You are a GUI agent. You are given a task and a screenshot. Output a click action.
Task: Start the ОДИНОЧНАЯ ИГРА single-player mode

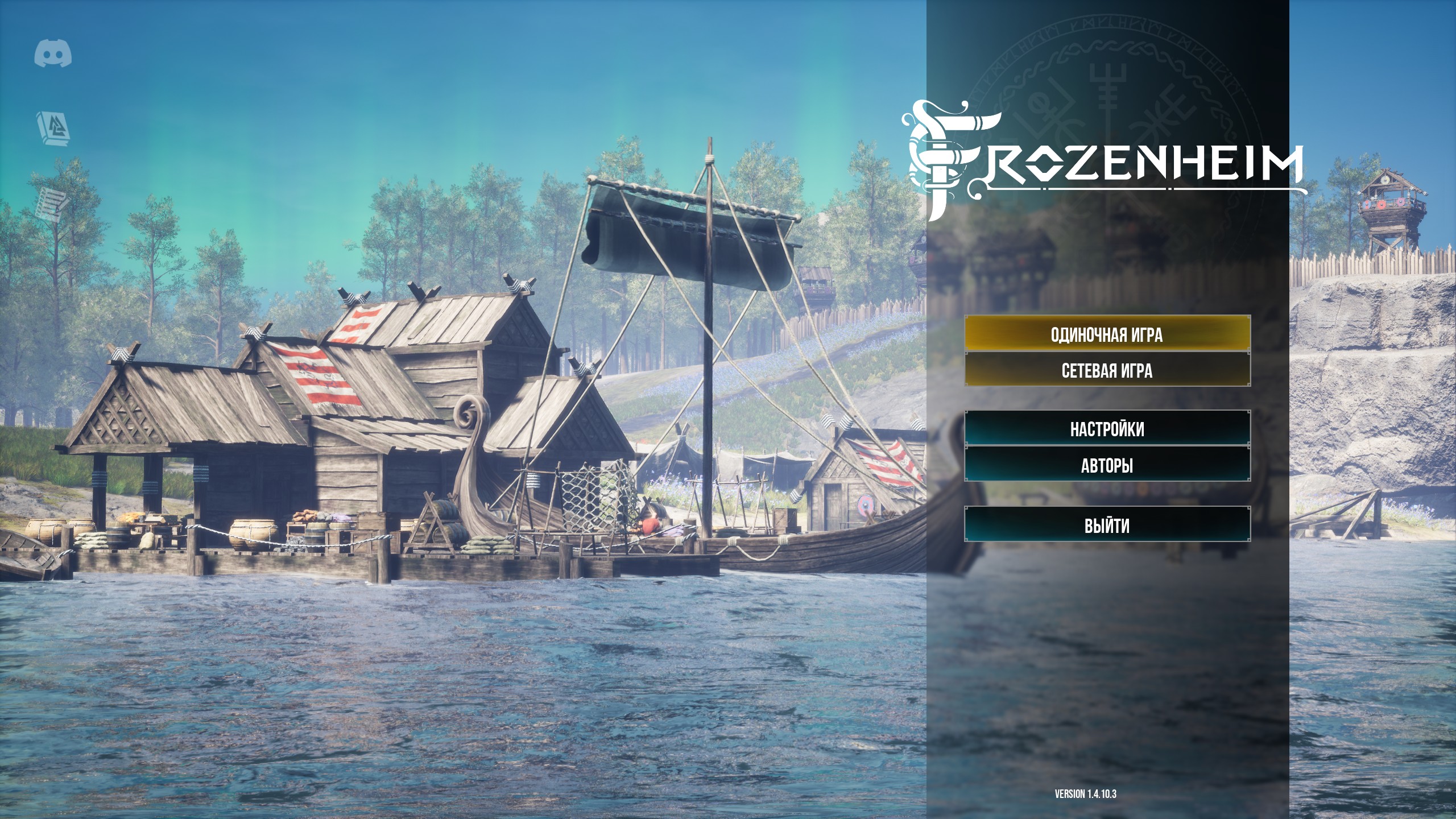click(x=1107, y=334)
